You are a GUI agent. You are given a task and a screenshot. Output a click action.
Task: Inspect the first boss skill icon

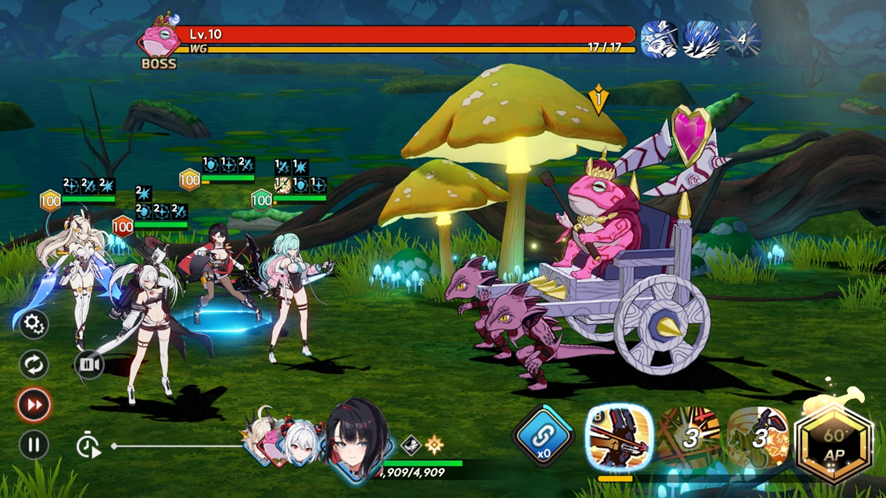point(658,40)
